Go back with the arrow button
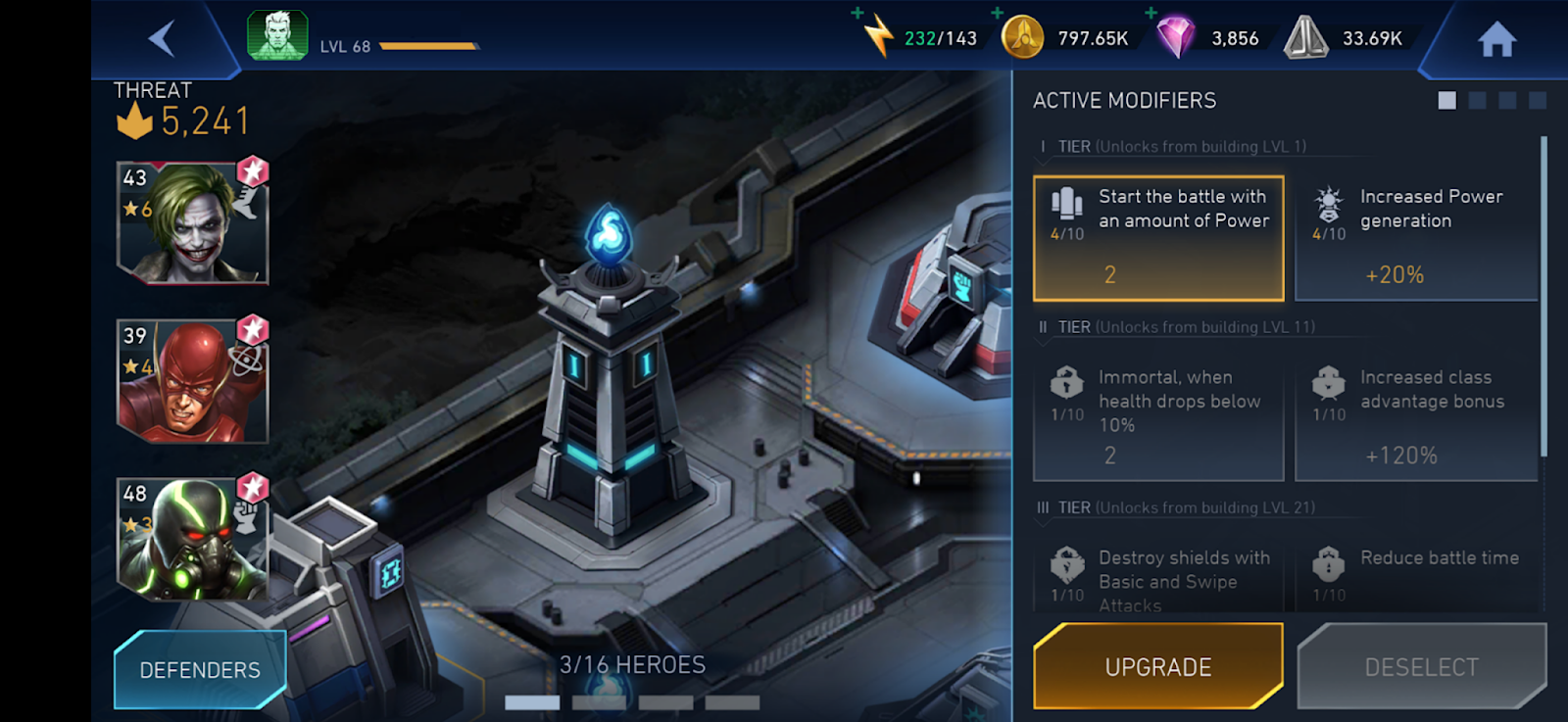The width and height of the screenshot is (1568, 722). (162, 39)
